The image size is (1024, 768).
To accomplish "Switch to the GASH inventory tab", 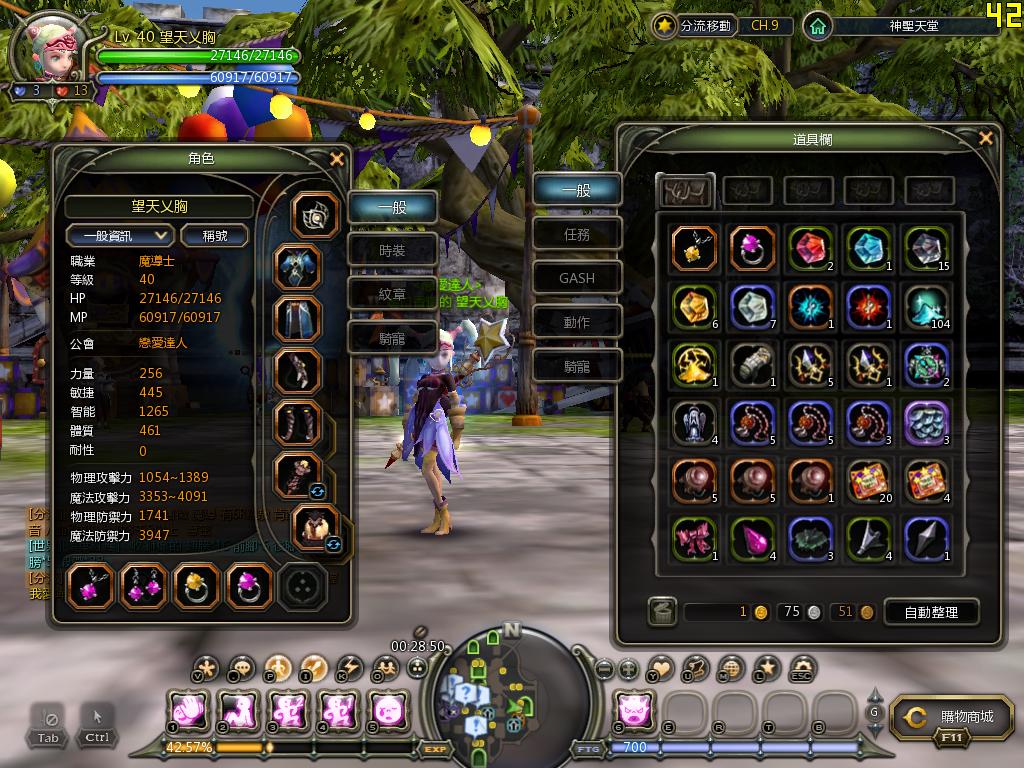I will click(x=577, y=278).
